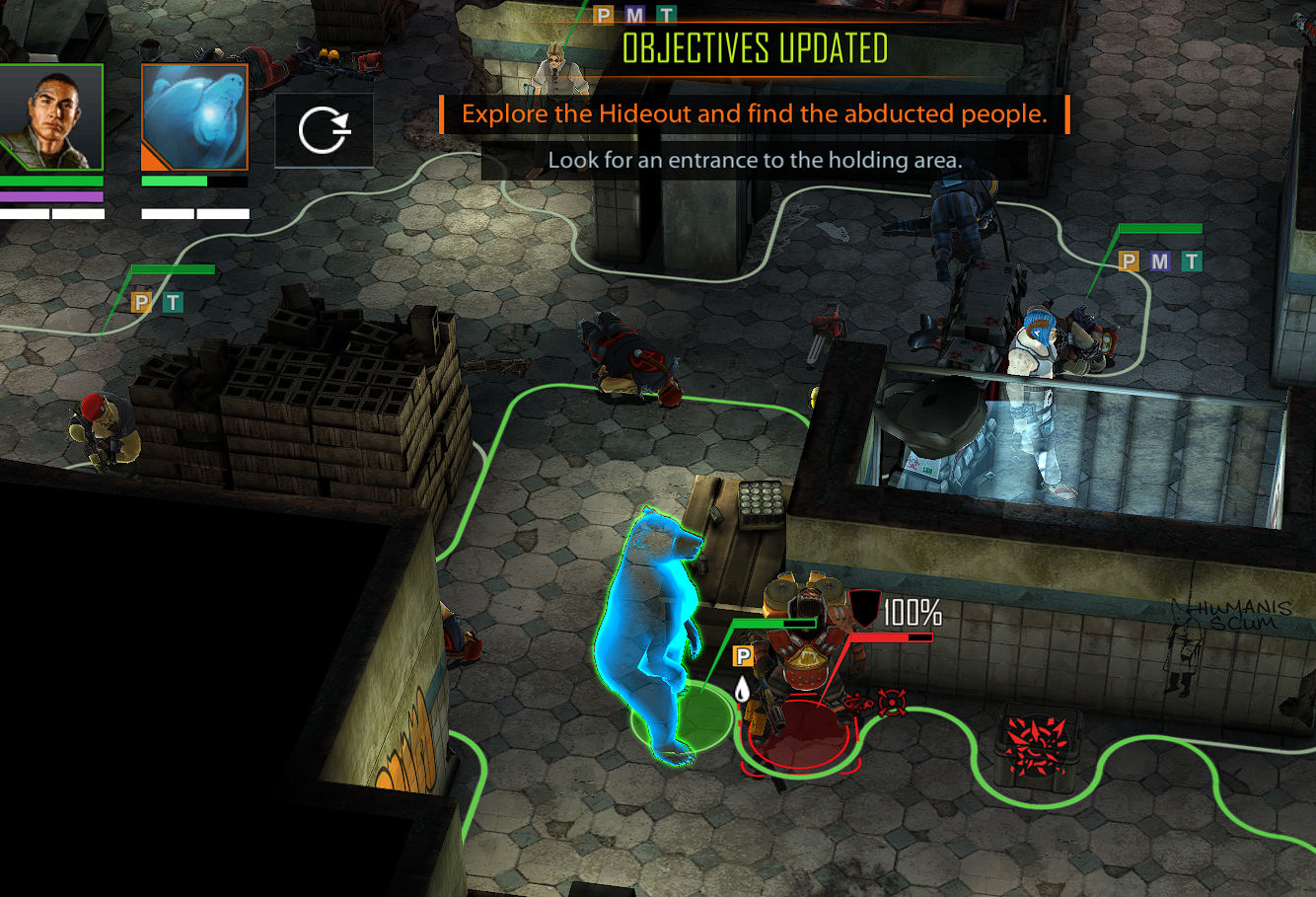Viewport: 1316px width, 897px height.
Task: Select the blue spirit bear portrait
Action: [x=194, y=116]
